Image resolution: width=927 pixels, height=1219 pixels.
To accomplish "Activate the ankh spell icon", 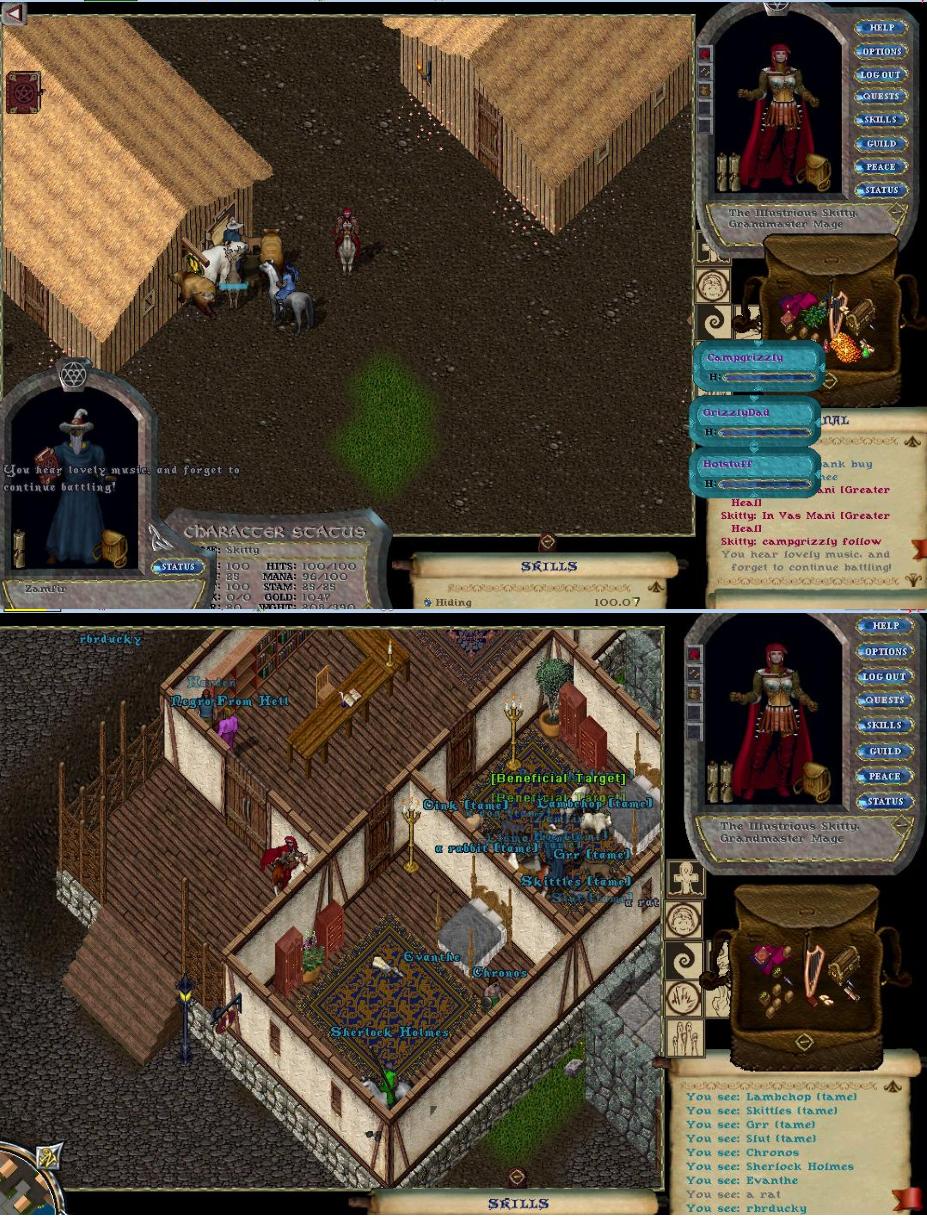I will click(x=685, y=880).
